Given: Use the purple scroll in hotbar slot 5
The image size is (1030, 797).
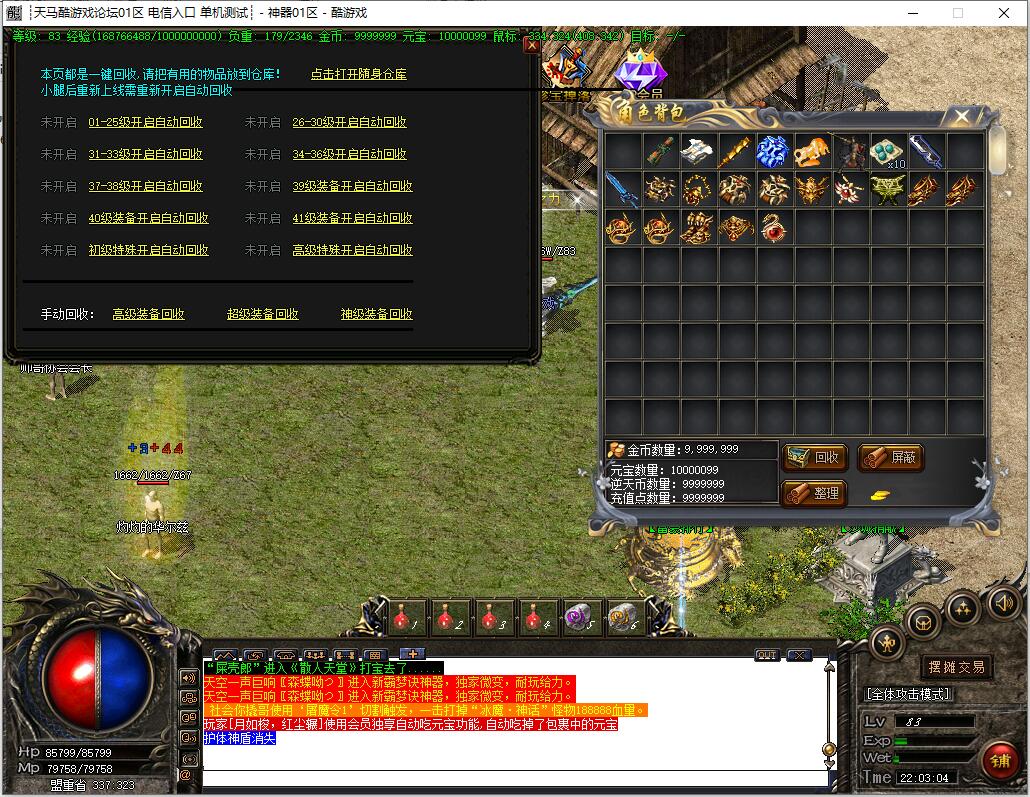Looking at the screenshot, I should [578, 616].
